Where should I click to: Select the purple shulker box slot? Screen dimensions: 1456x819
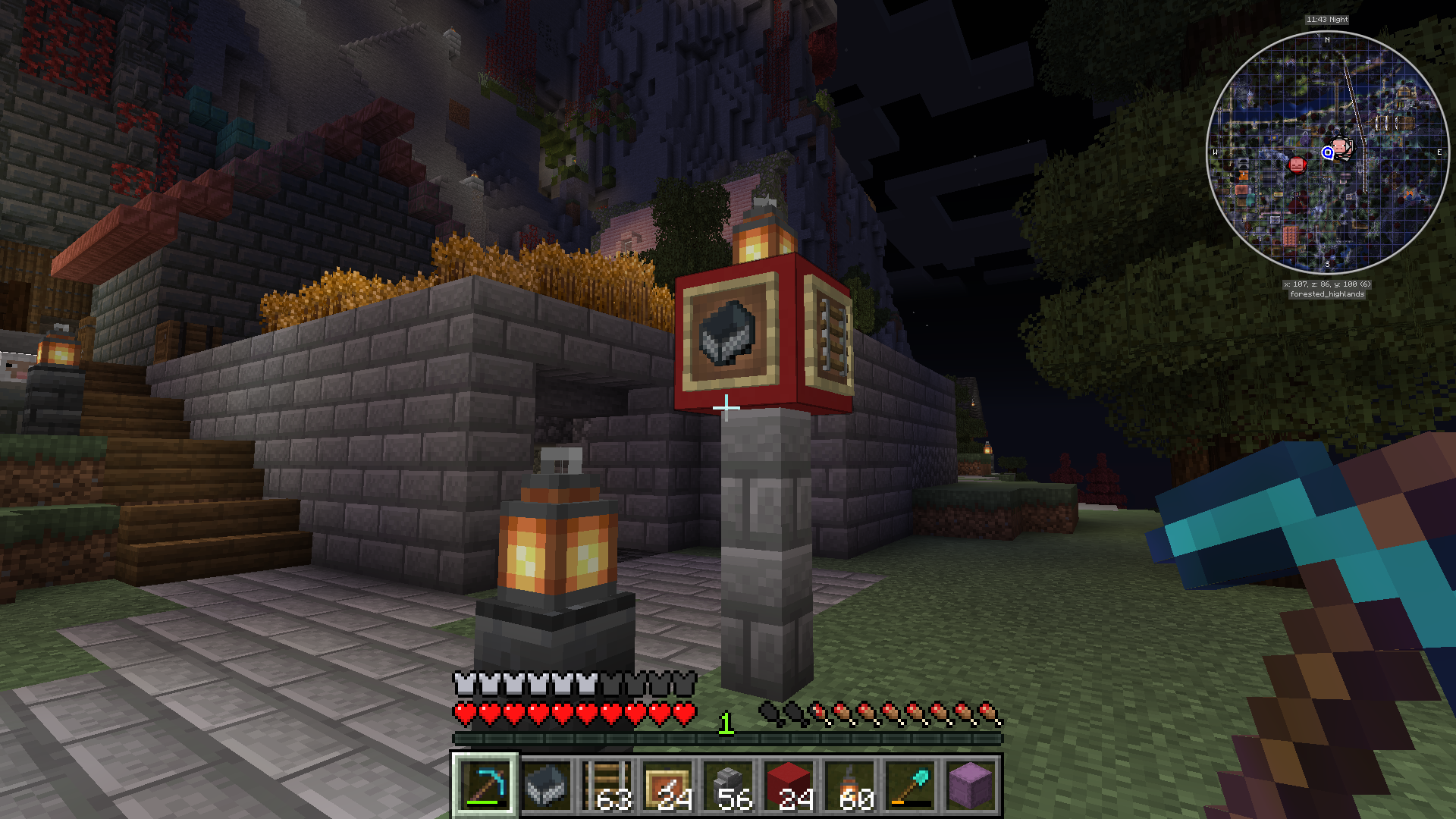point(971,785)
